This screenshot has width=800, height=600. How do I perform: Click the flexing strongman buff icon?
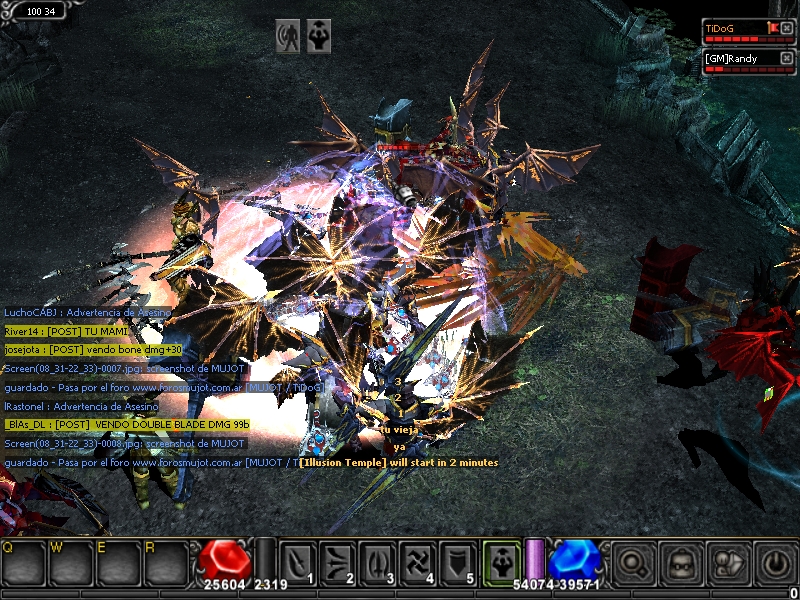coord(319,37)
